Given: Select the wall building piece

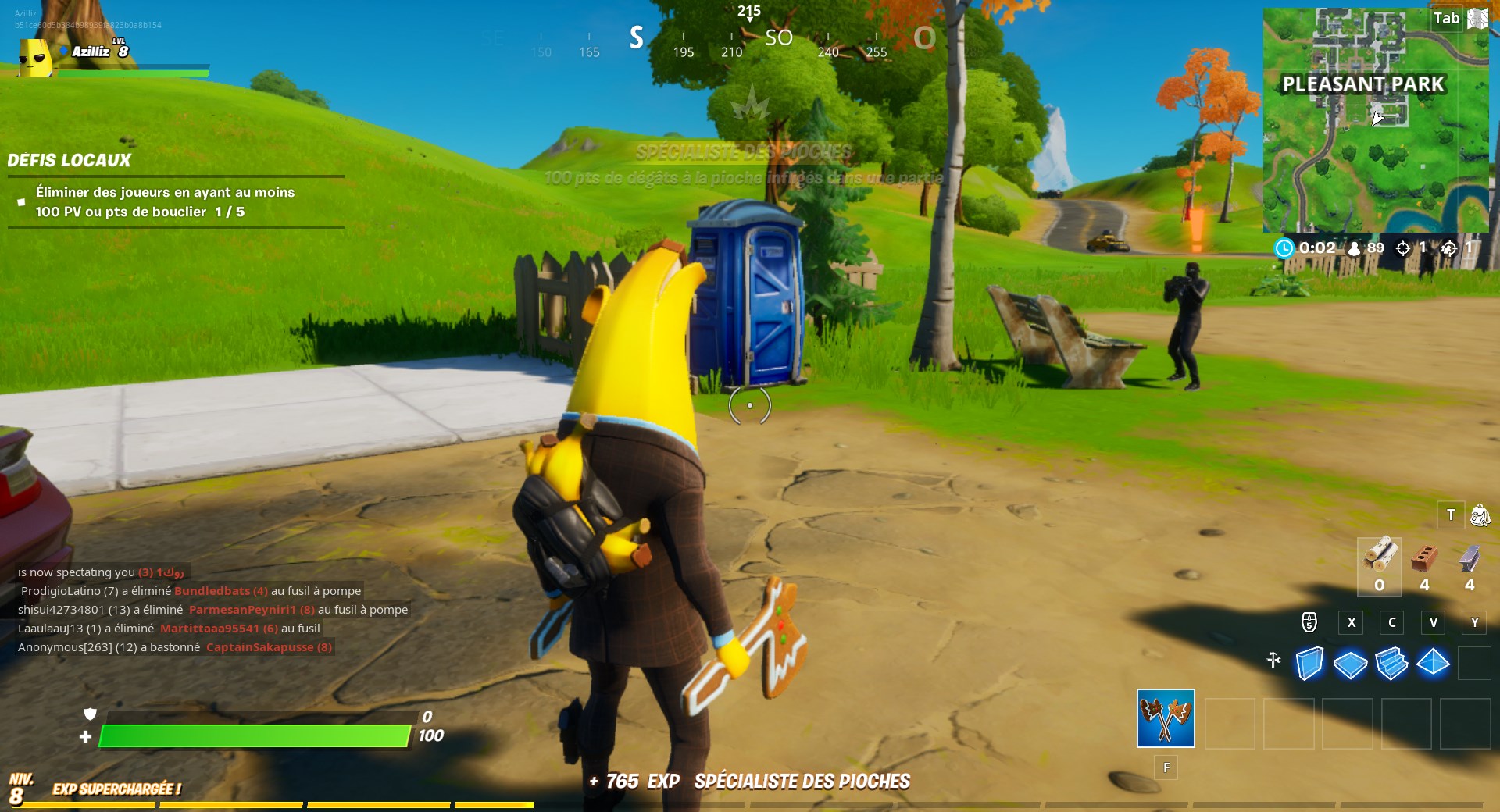Looking at the screenshot, I should pyautogui.click(x=1309, y=662).
